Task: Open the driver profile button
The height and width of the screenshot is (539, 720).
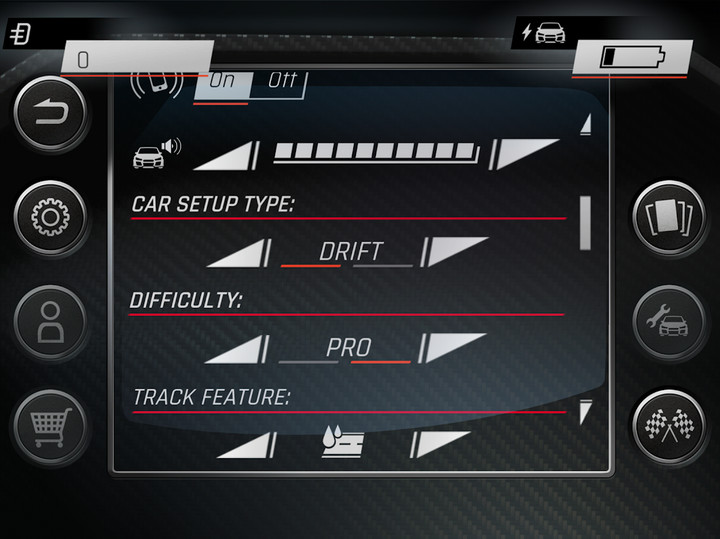Action: tap(49, 324)
